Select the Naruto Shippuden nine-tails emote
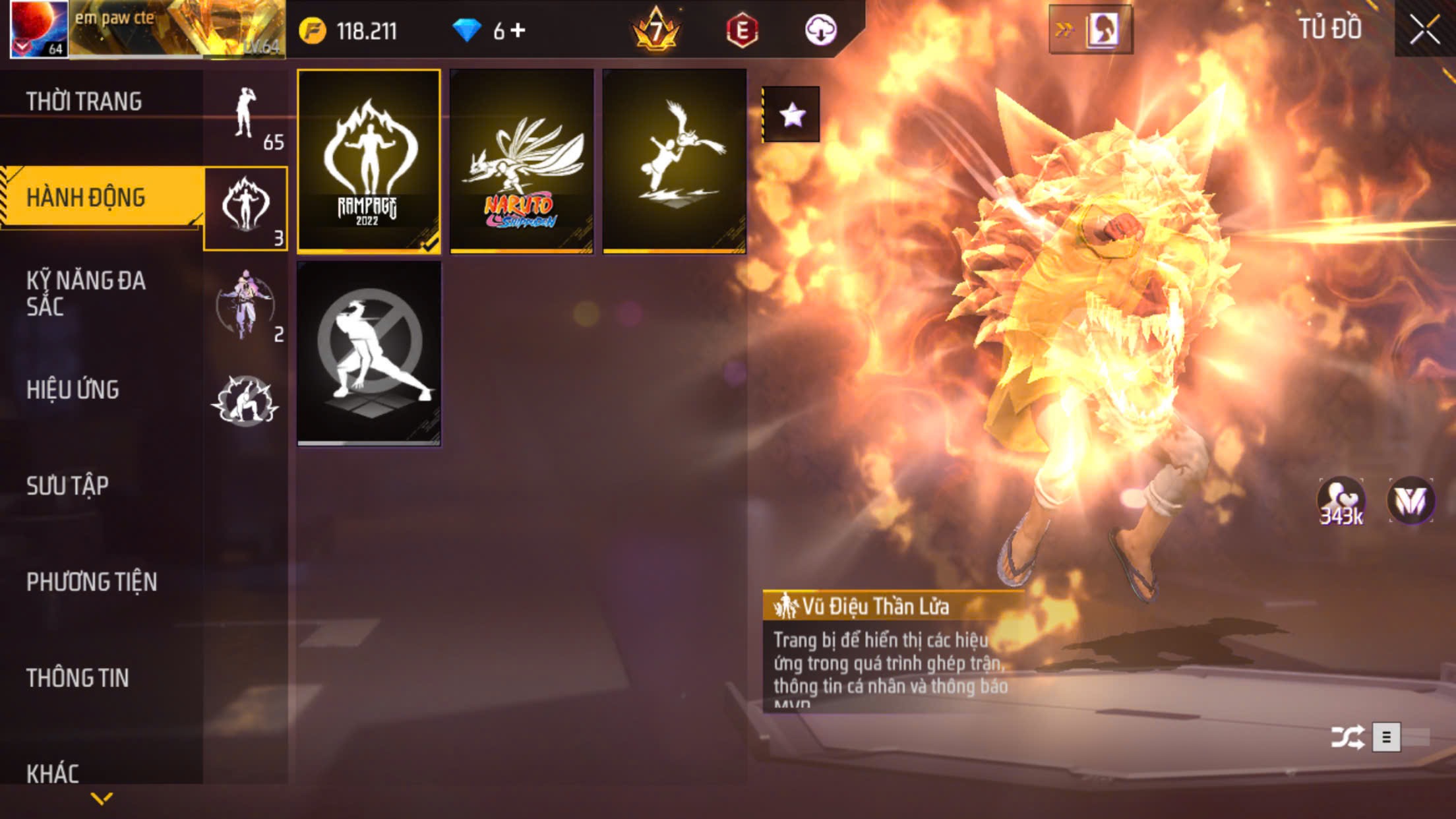This screenshot has width=1456, height=819. click(522, 161)
